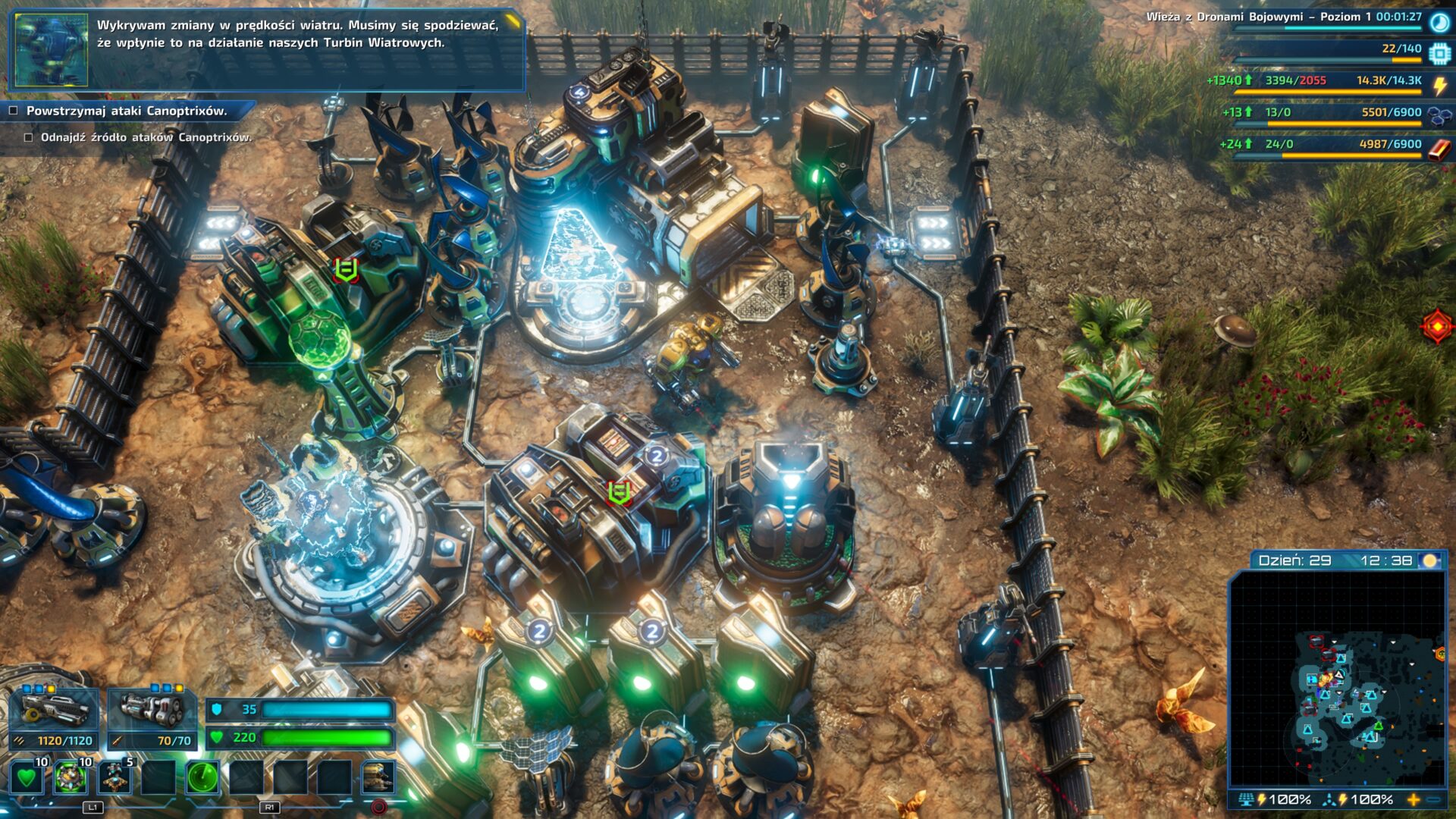Toggle the "Powstrzymaj ataki Canoptrixów" objective checkbox
Image resolution: width=1456 pixels, height=819 pixels.
[x=14, y=111]
